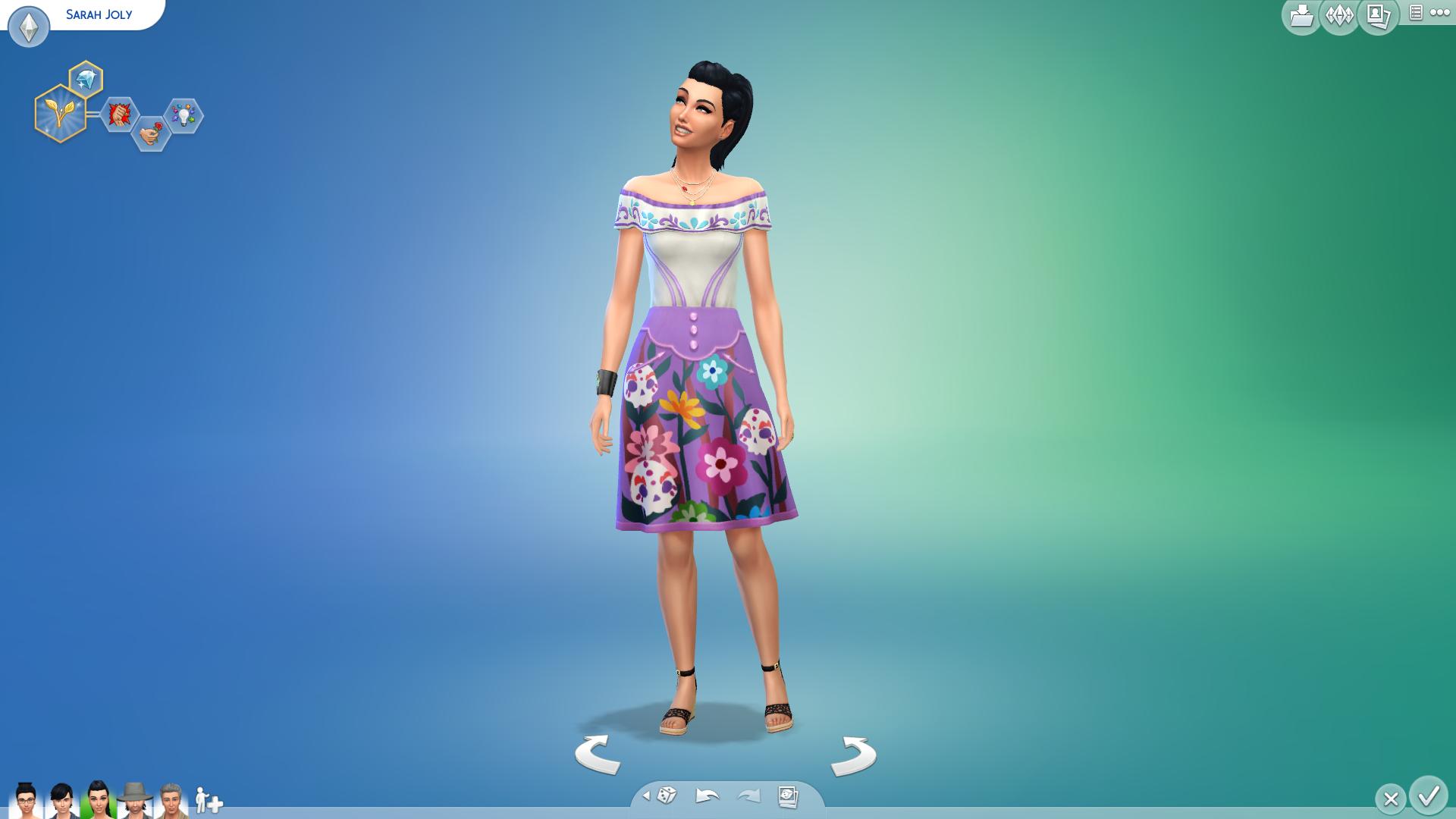The image size is (1456, 819).
Task: Choose the gray-haired elder Sim portrait
Action: [171, 800]
